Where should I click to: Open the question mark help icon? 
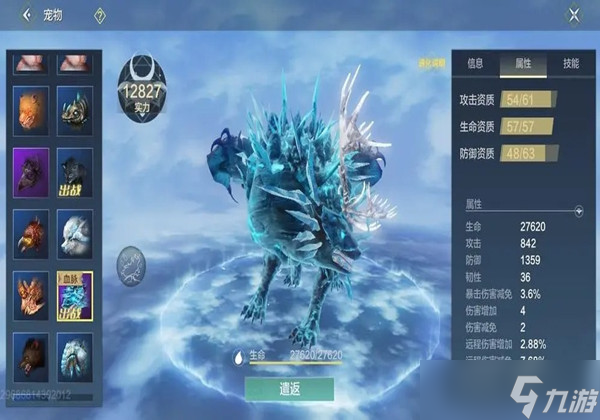click(x=100, y=15)
